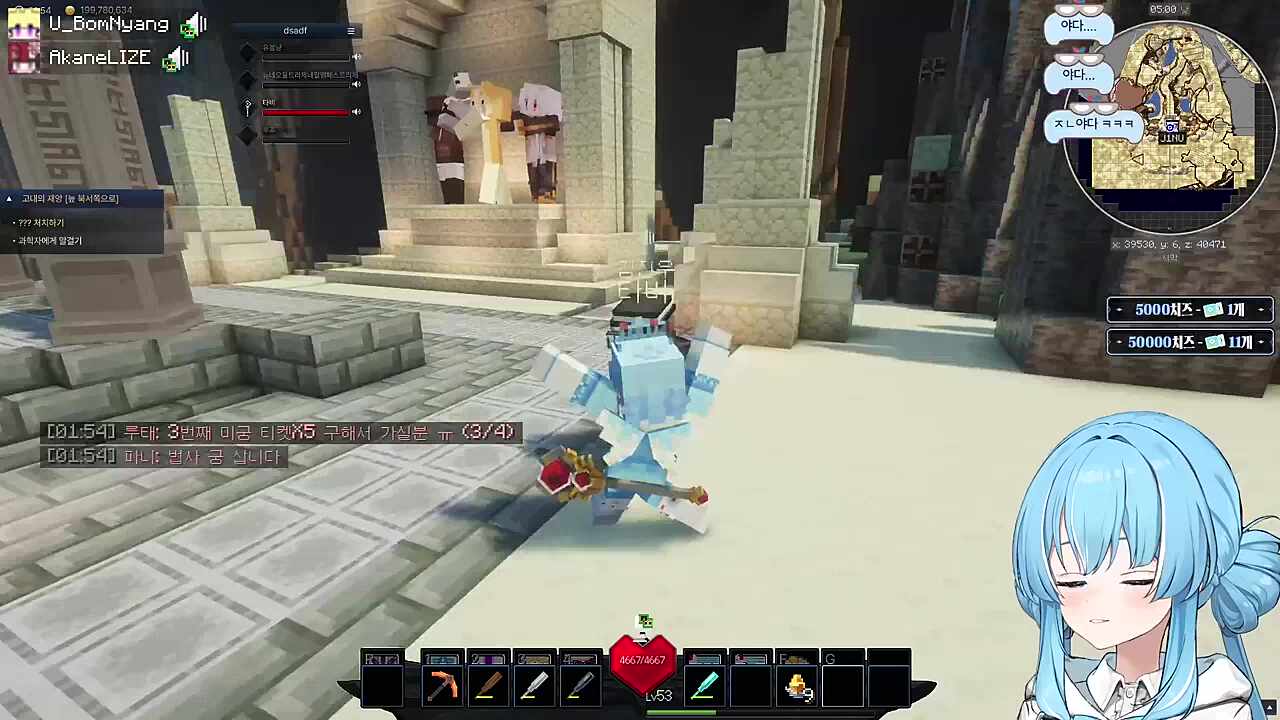Click U_BomNyang's voice chat entry
Viewport: 1280px width, 720px height.
coord(108,24)
